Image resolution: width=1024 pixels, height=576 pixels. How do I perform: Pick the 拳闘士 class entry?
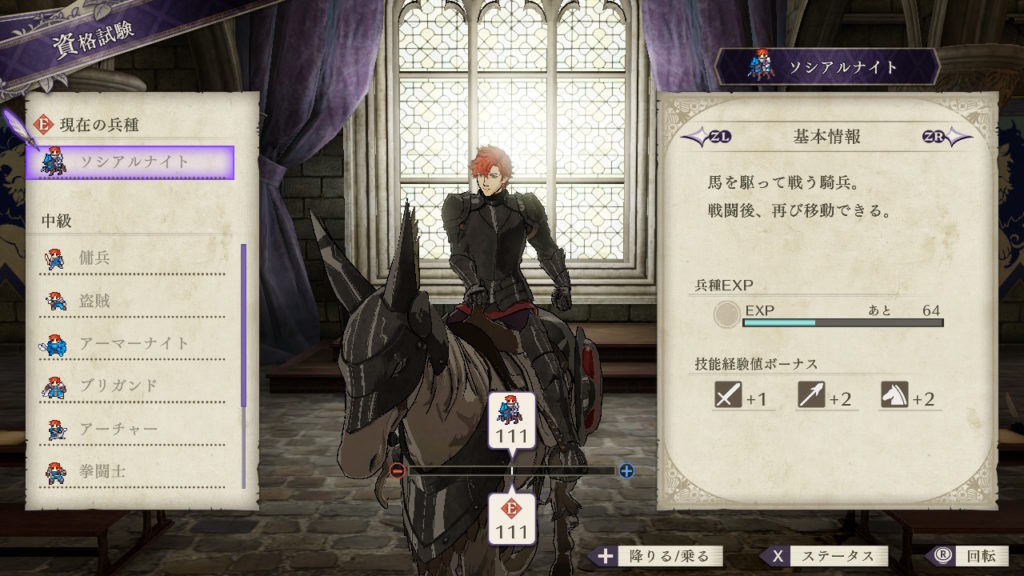click(x=135, y=469)
